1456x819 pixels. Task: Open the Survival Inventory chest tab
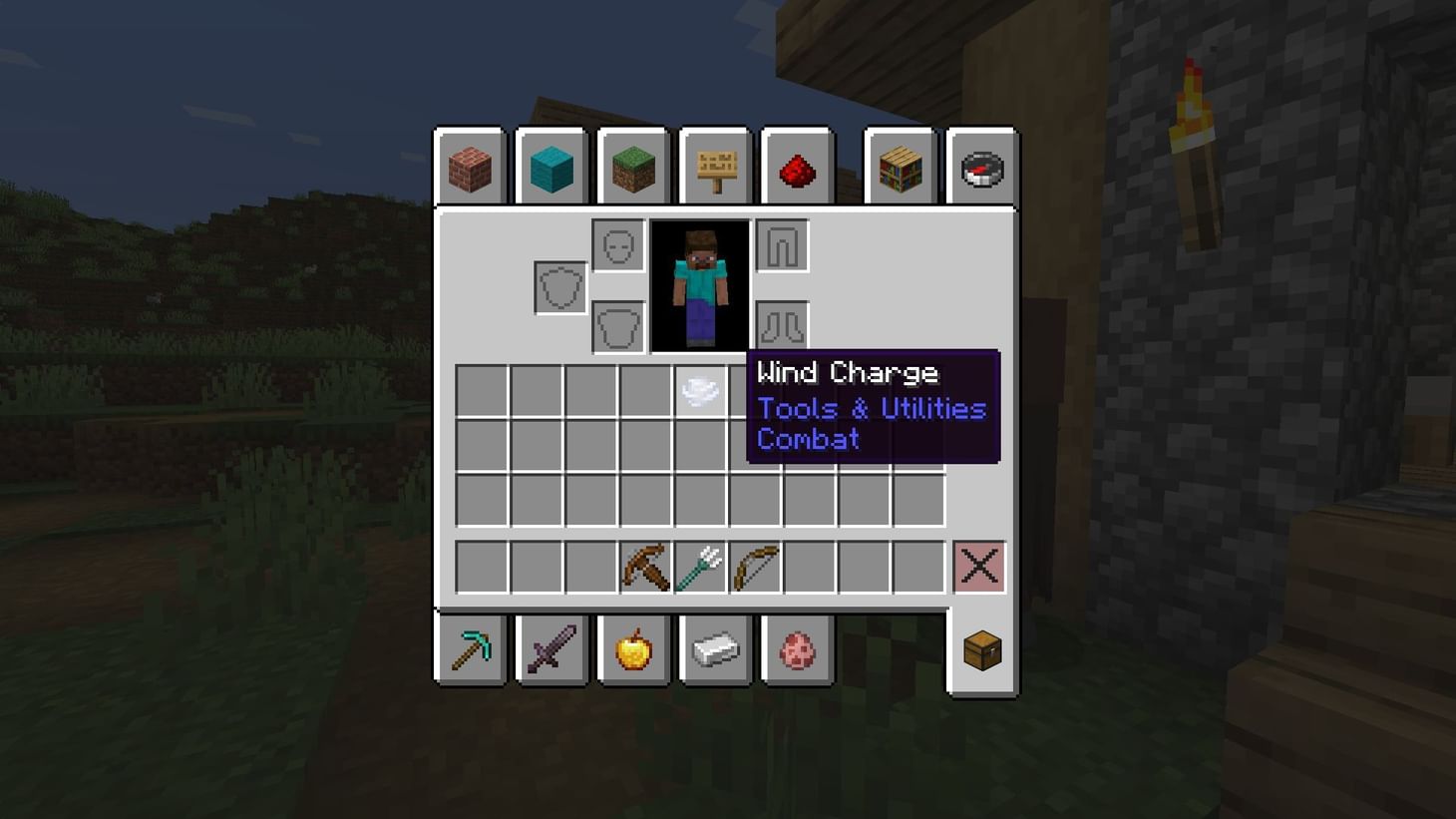pyautogui.click(x=981, y=650)
